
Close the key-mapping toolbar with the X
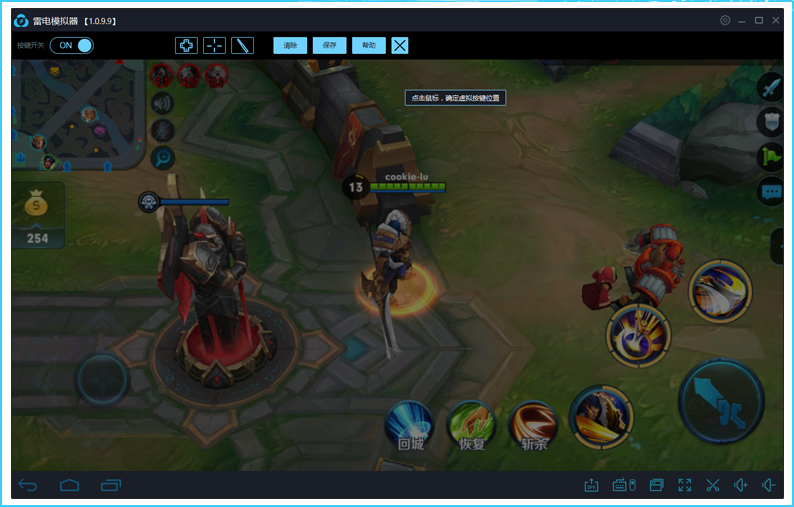[x=400, y=45]
